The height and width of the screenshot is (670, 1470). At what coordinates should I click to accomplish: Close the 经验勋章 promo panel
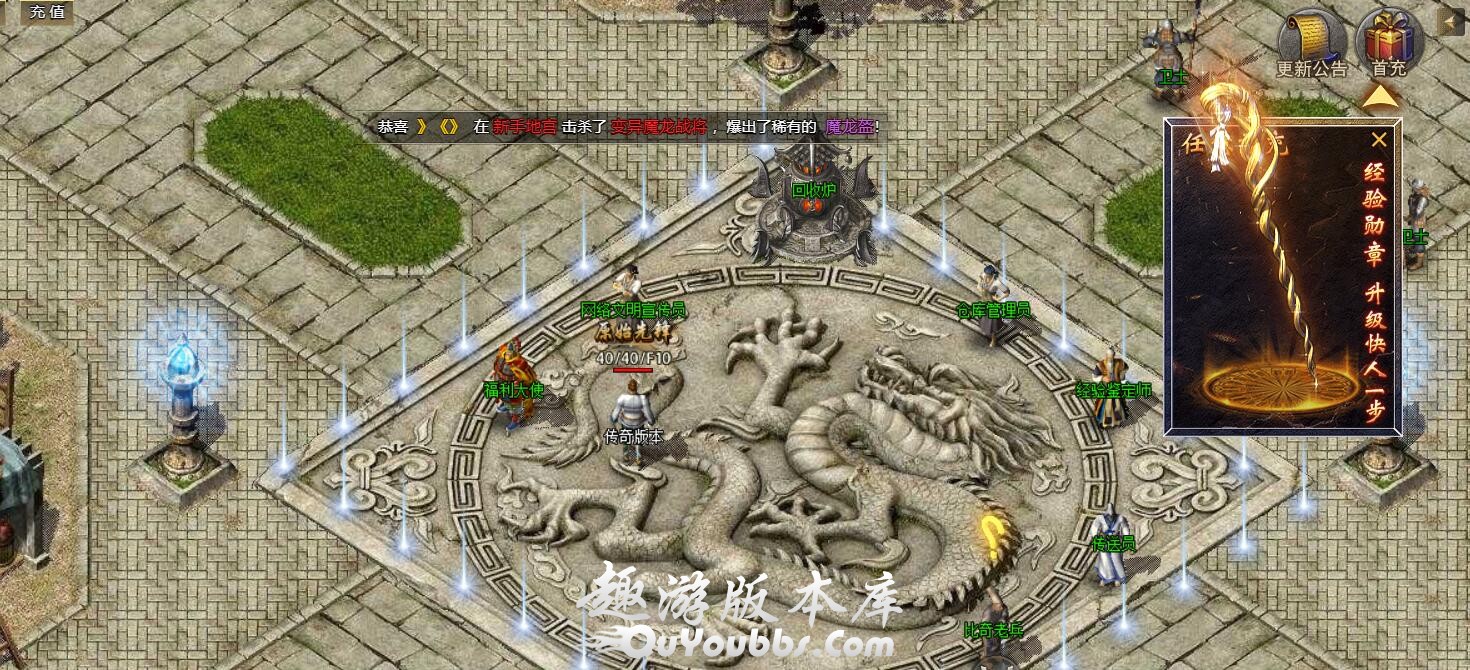point(1379,140)
